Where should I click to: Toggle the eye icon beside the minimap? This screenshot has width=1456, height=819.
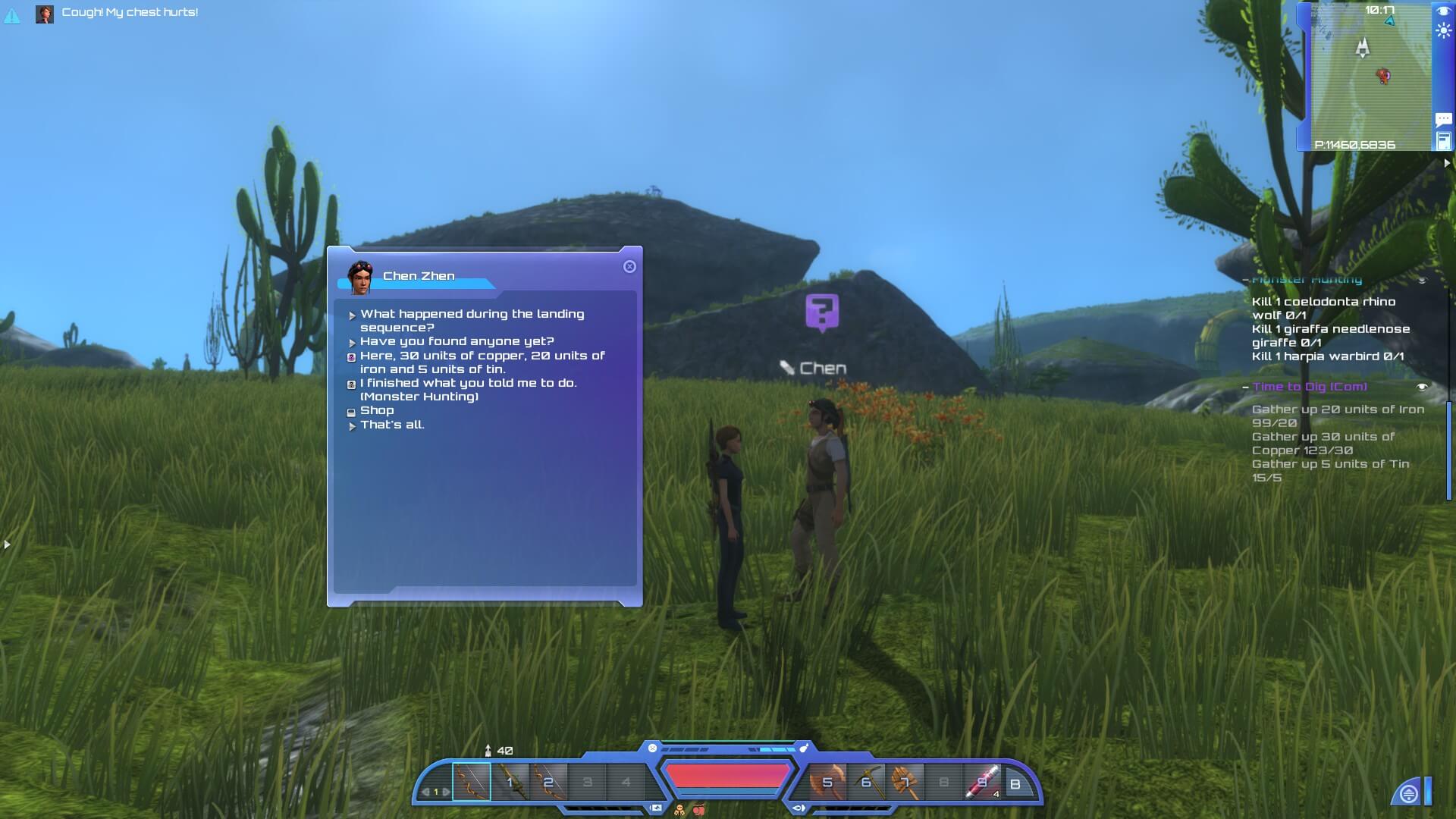1443,11
